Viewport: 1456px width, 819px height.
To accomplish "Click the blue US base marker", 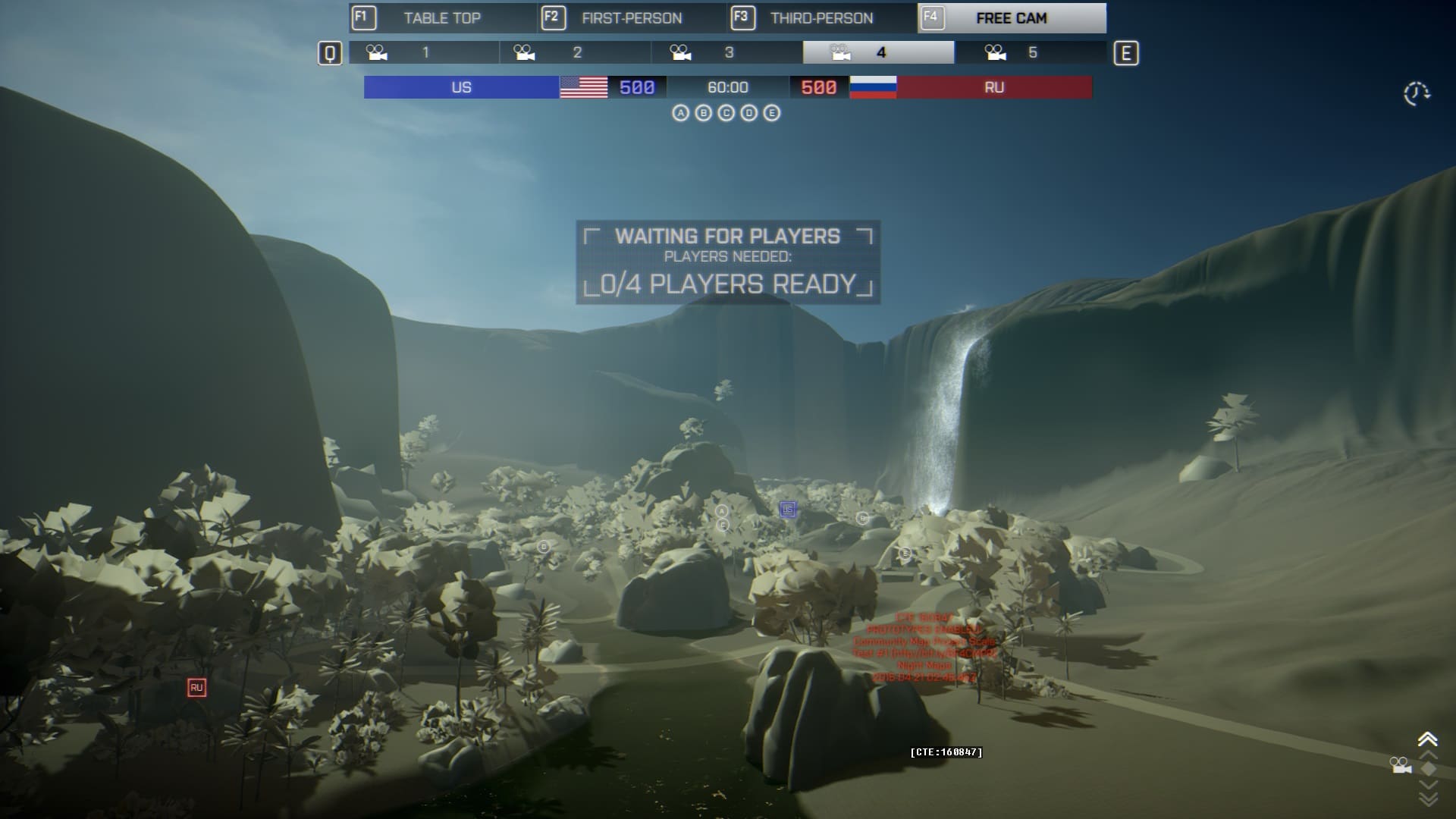I will (x=788, y=510).
